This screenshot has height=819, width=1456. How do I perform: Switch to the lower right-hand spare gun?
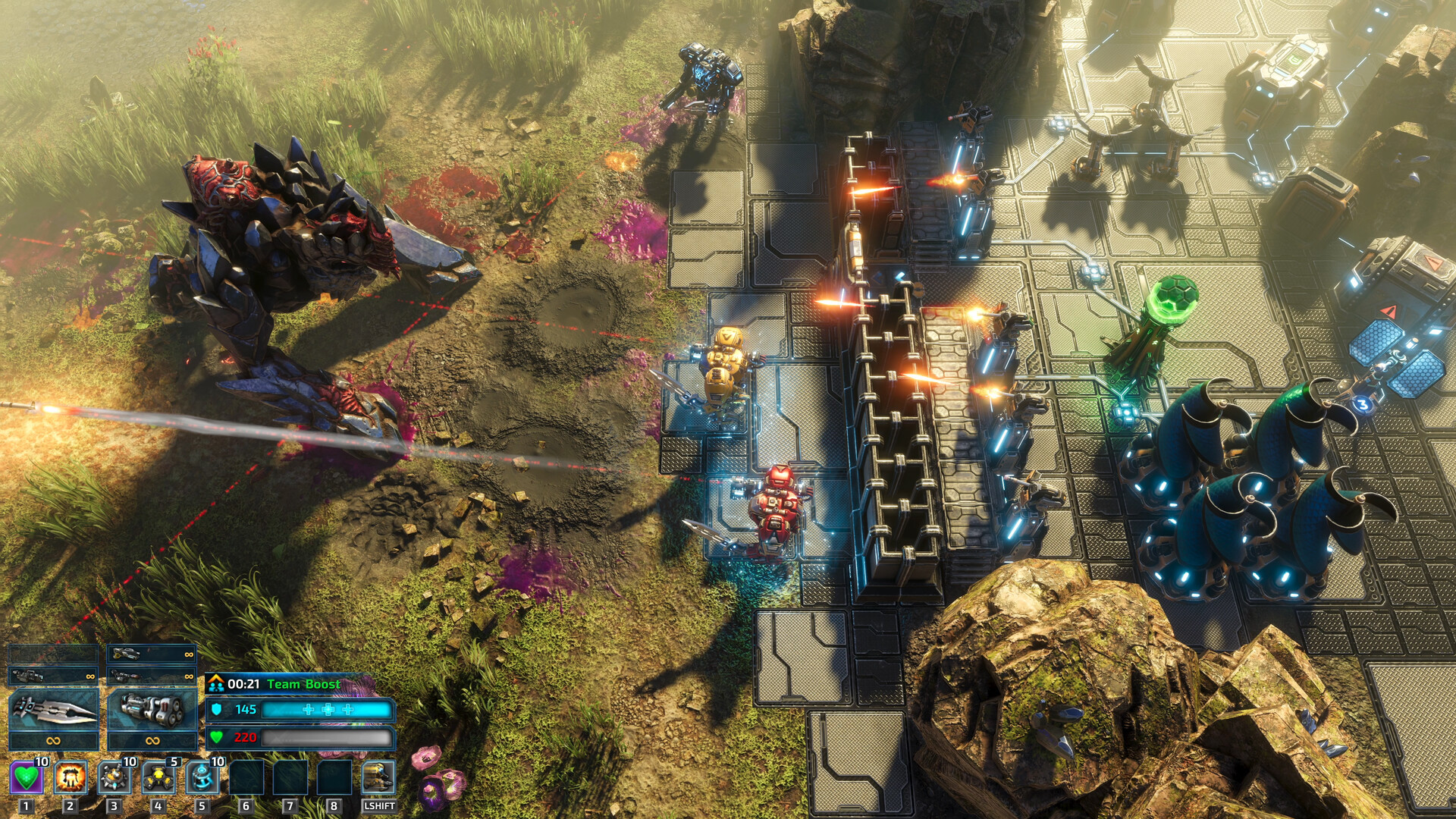tap(152, 674)
